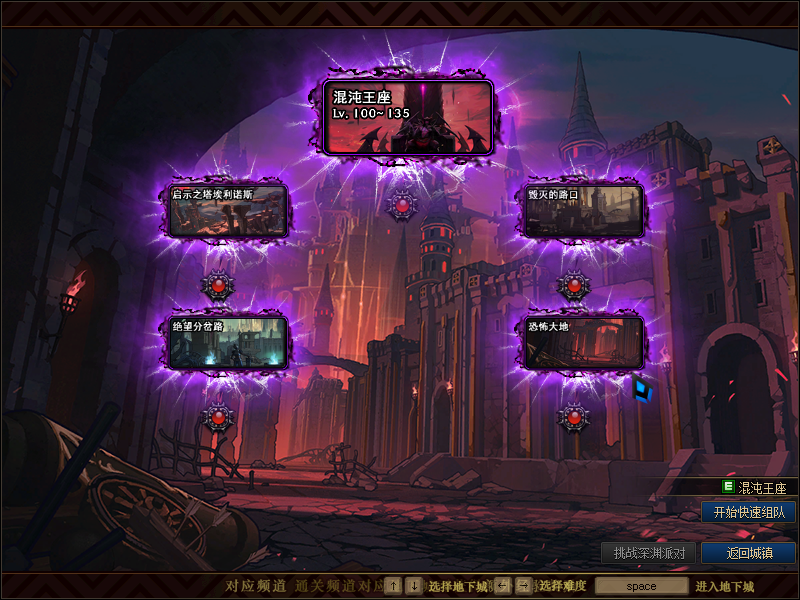Viewport: 800px width, 600px height.
Task: Select the 绝望分岔路 dungeon
Action: pos(229,341)
